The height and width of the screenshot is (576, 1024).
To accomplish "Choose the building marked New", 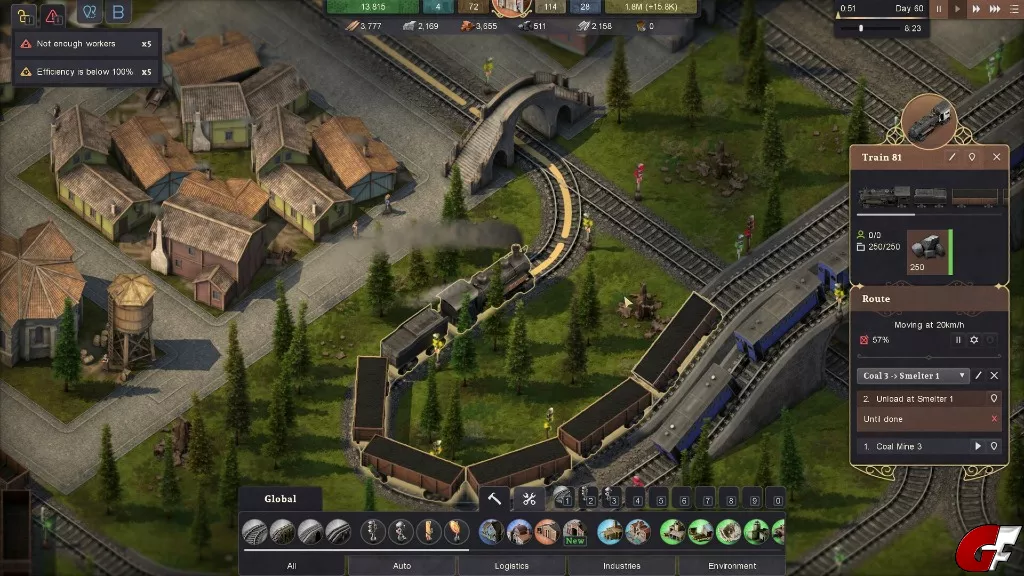I will (574, 531).
